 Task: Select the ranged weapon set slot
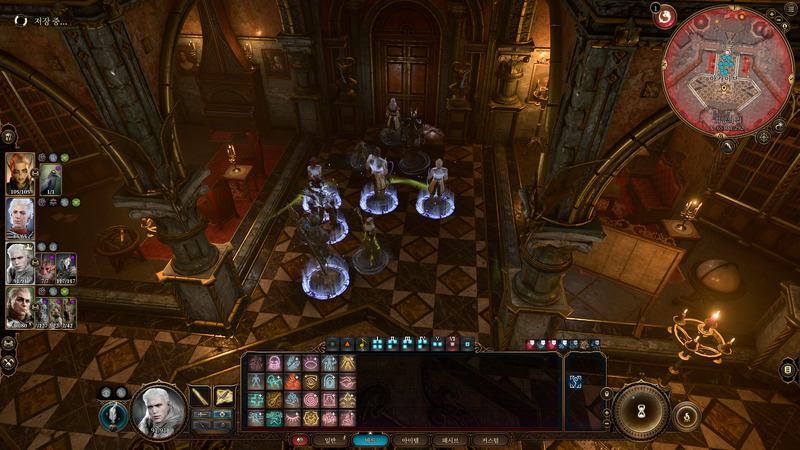(225, 396)
